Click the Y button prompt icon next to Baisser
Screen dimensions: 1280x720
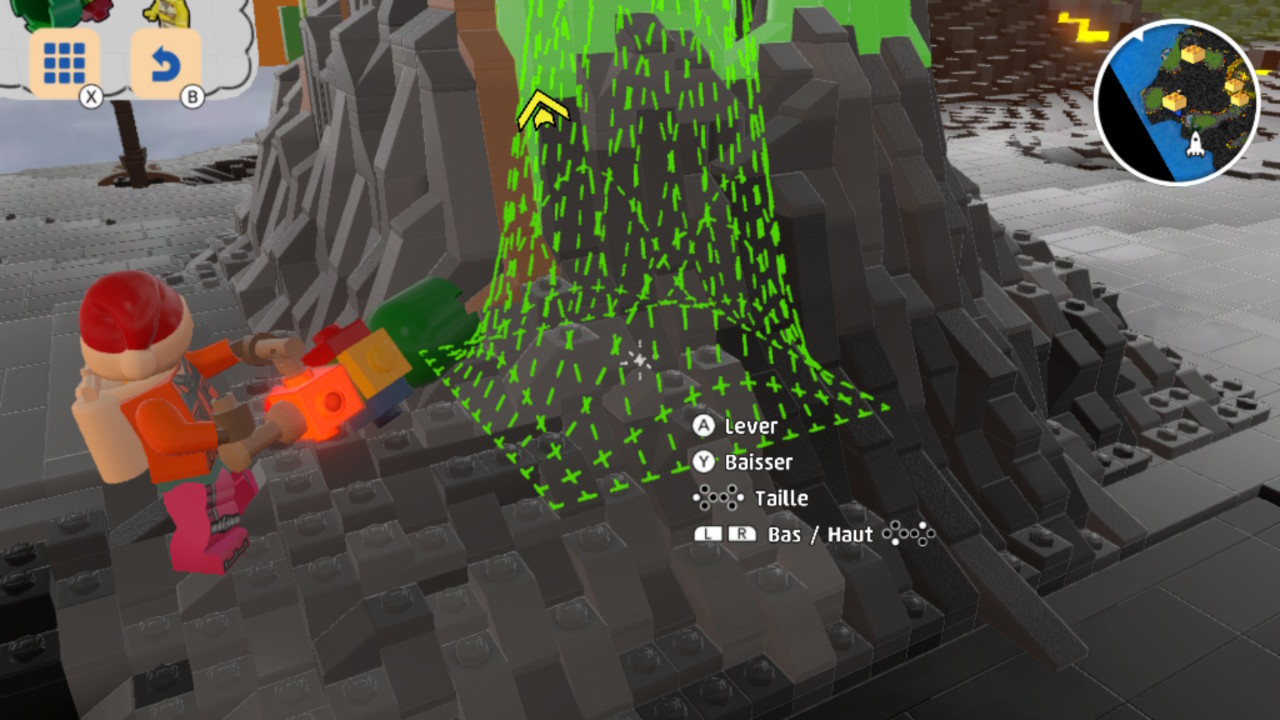pos(706,462)
